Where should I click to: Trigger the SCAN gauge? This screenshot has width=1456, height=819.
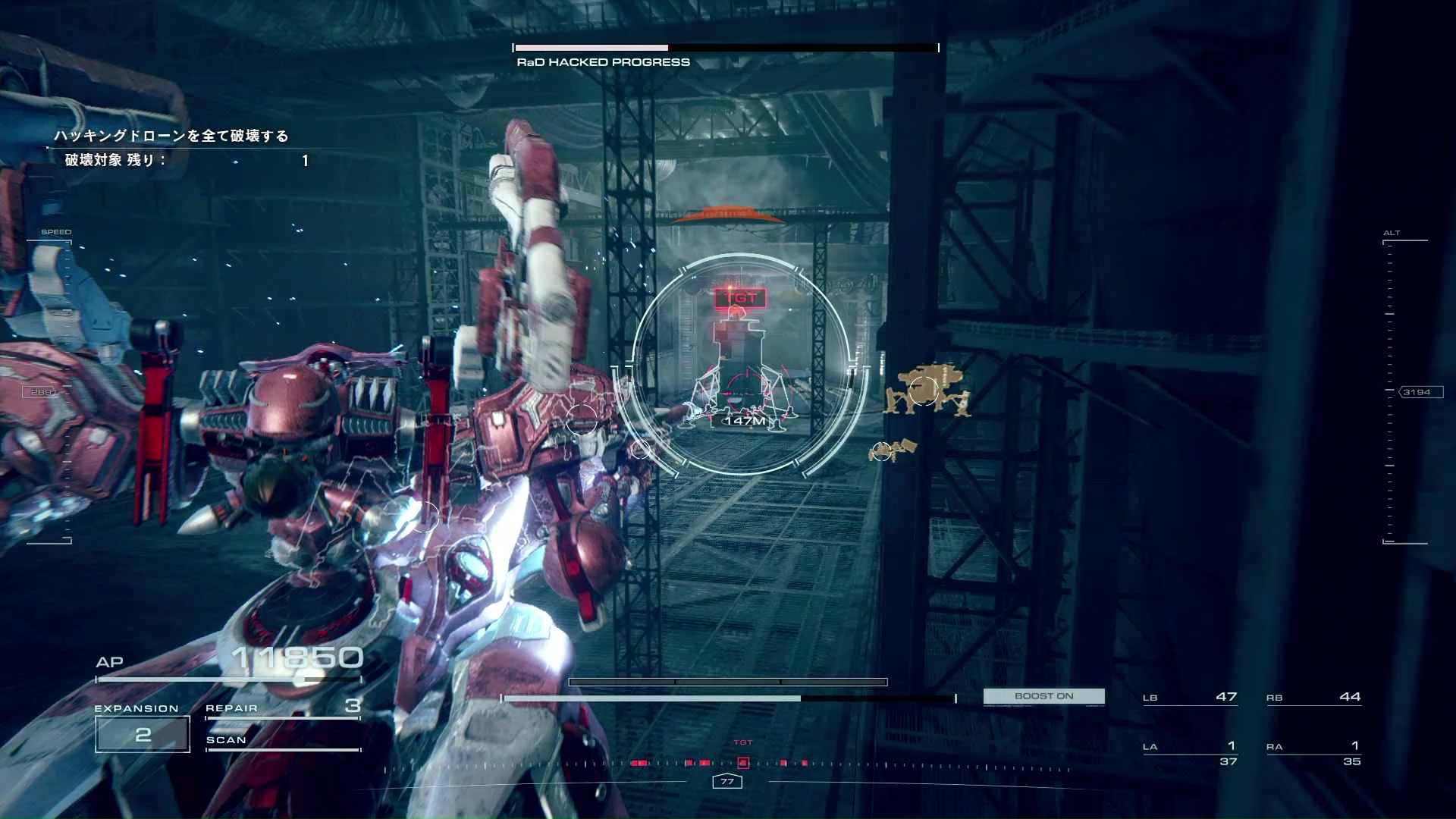pos(282,741)
